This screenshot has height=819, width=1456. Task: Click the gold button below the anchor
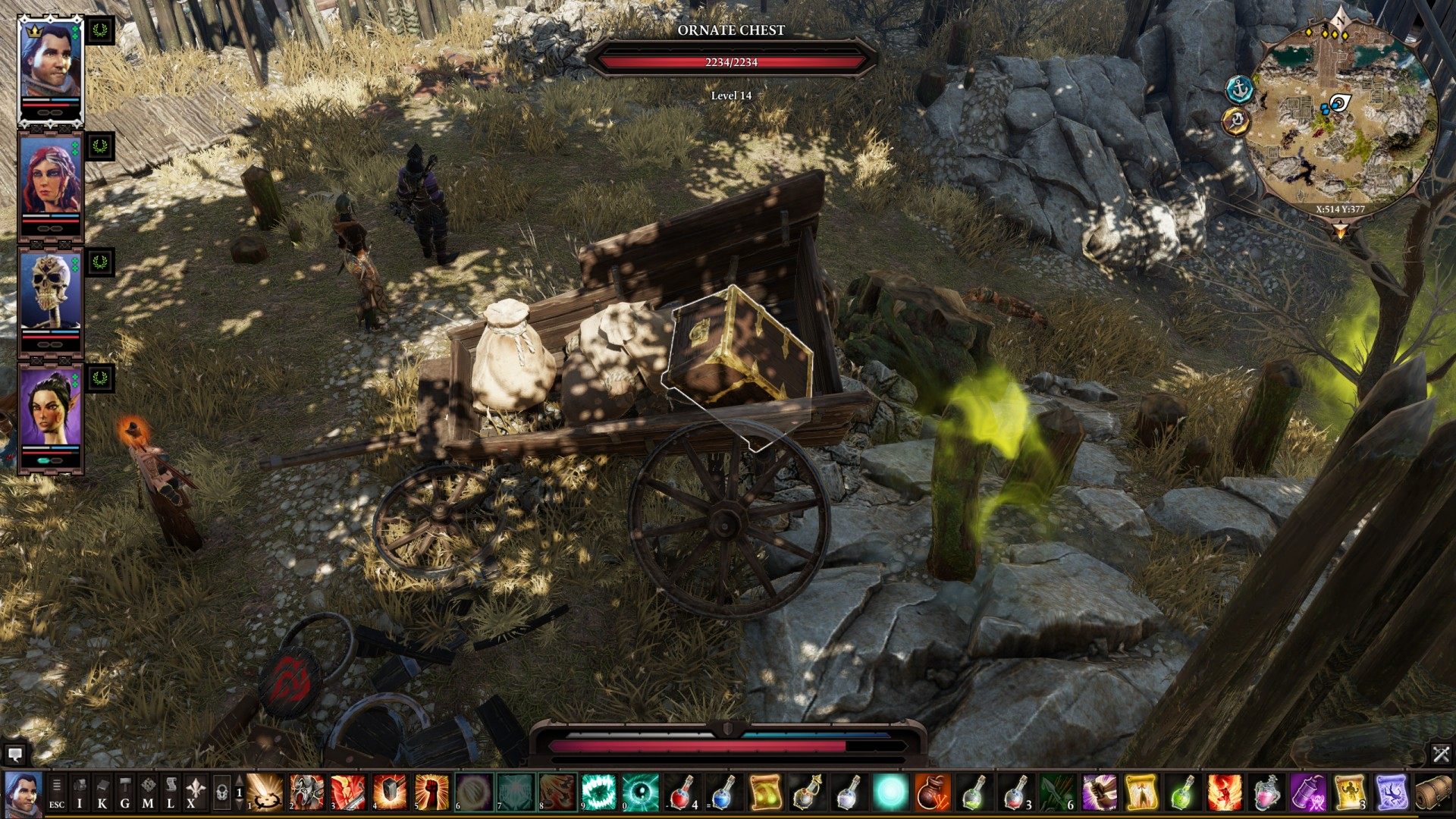(1236, 121)
